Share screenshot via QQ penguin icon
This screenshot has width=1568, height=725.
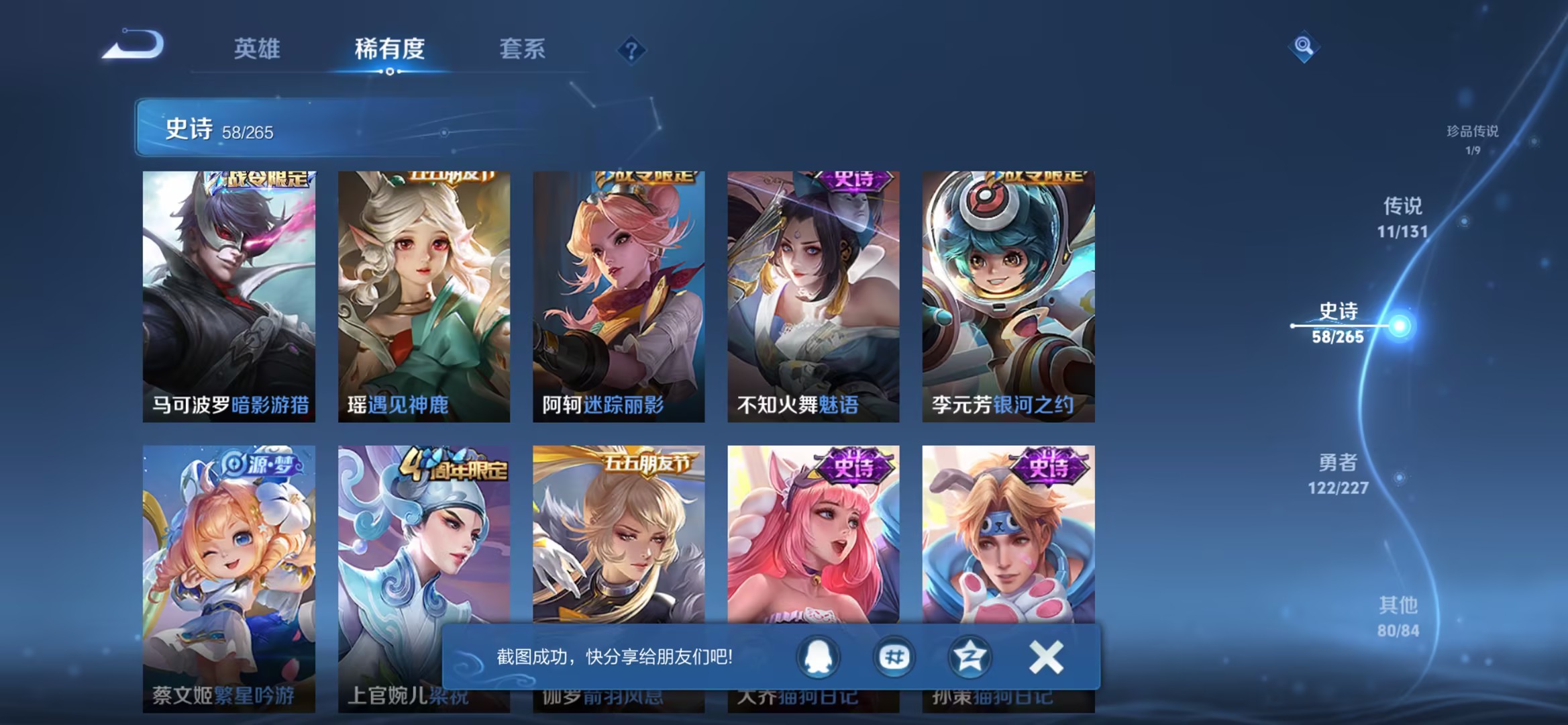click(820, 657)
